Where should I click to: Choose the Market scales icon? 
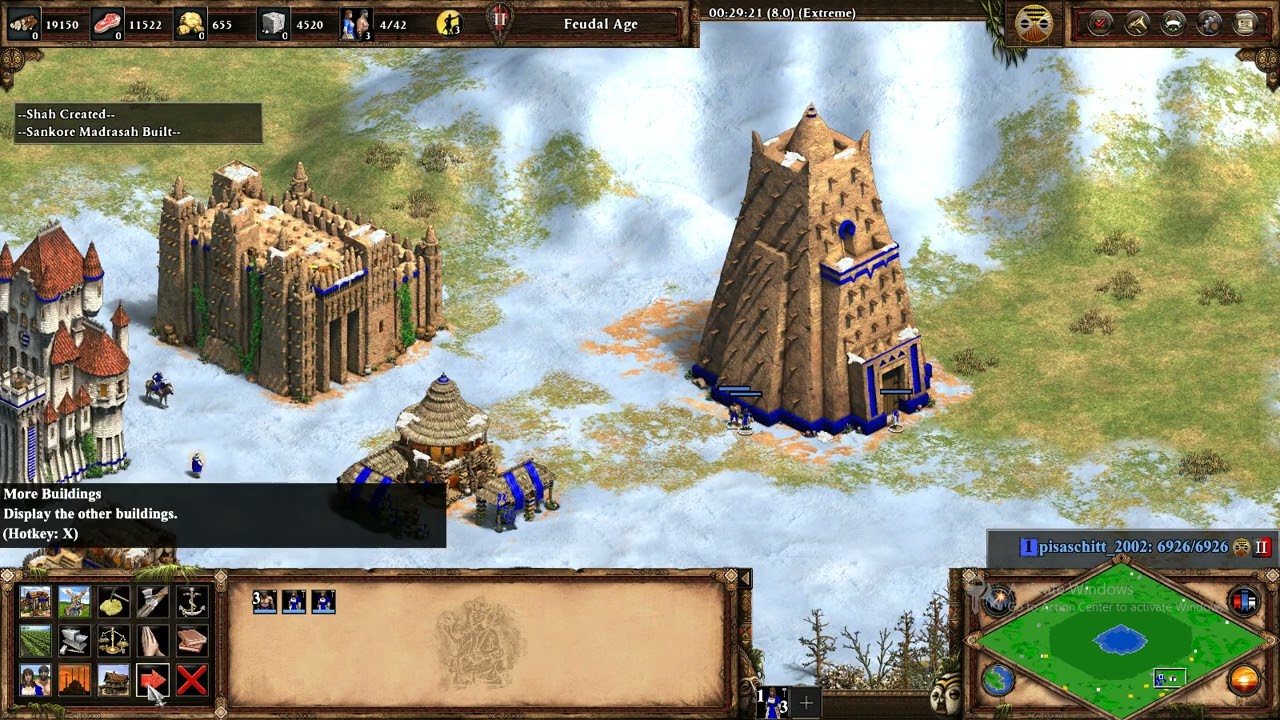113,641
